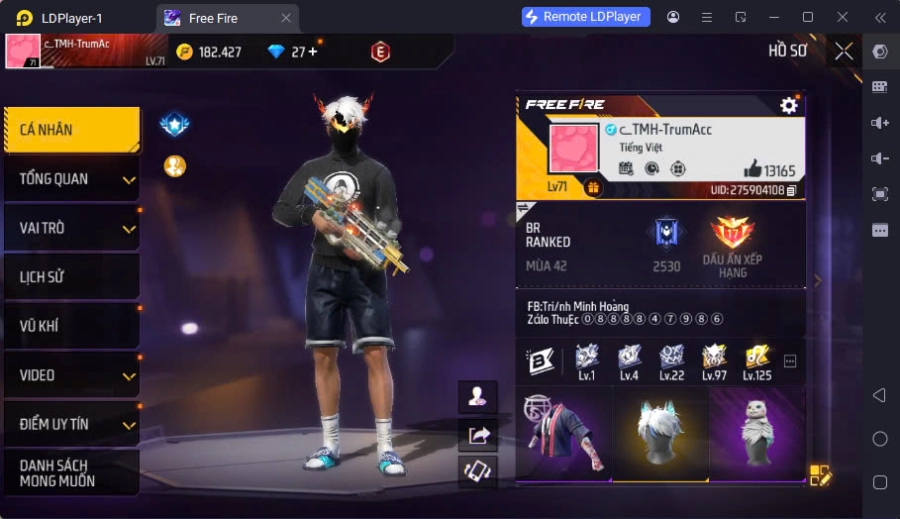Like the profile with thumbs-up

coord(752,169)
